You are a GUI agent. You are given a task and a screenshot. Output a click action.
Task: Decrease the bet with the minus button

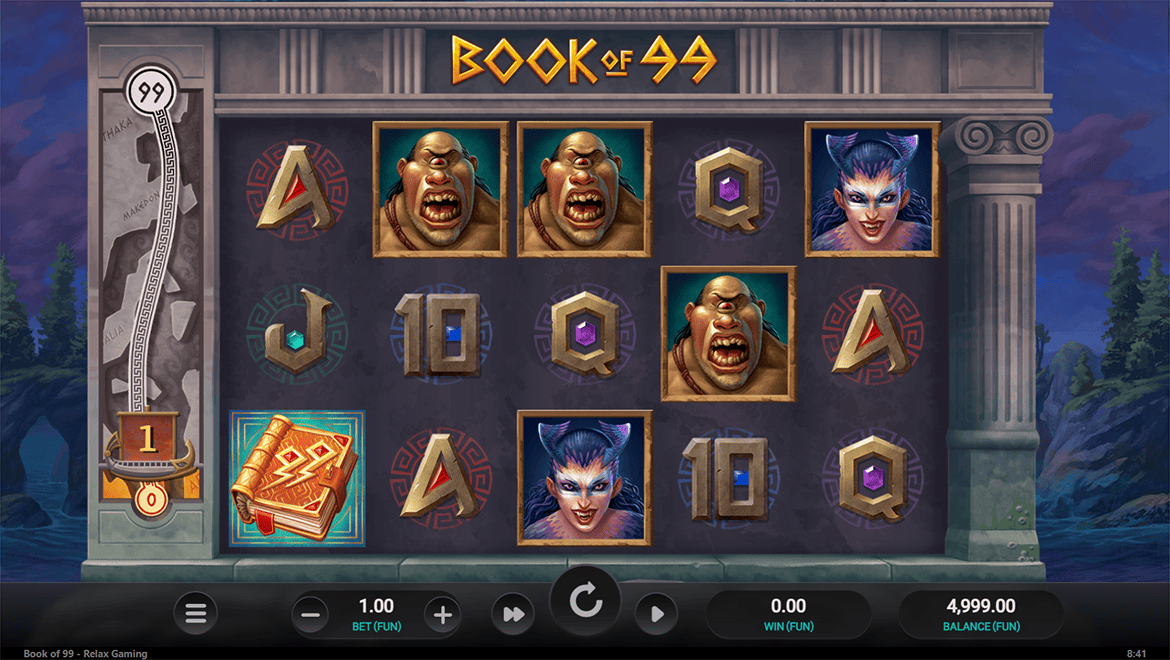(311, 614)
